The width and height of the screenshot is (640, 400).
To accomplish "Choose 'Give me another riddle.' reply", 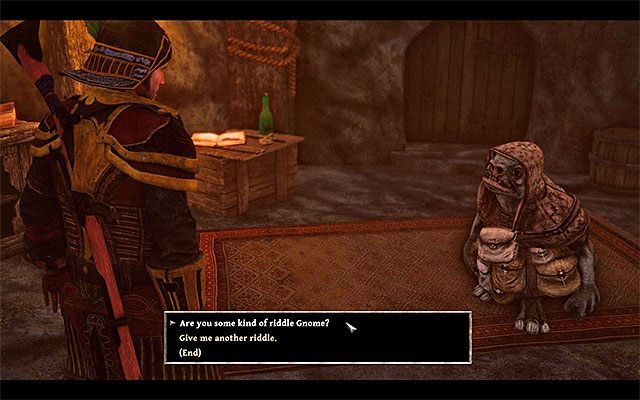I will pos(229,338).
